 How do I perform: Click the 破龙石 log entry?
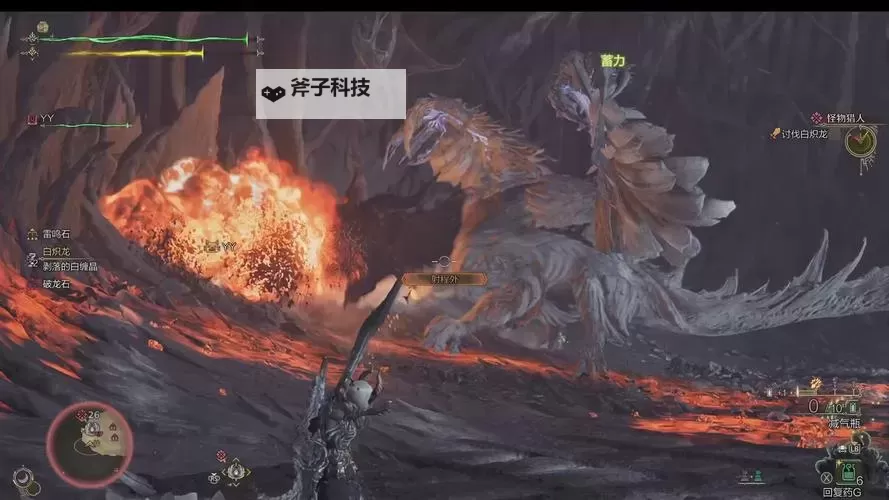[x=56, y=283]
